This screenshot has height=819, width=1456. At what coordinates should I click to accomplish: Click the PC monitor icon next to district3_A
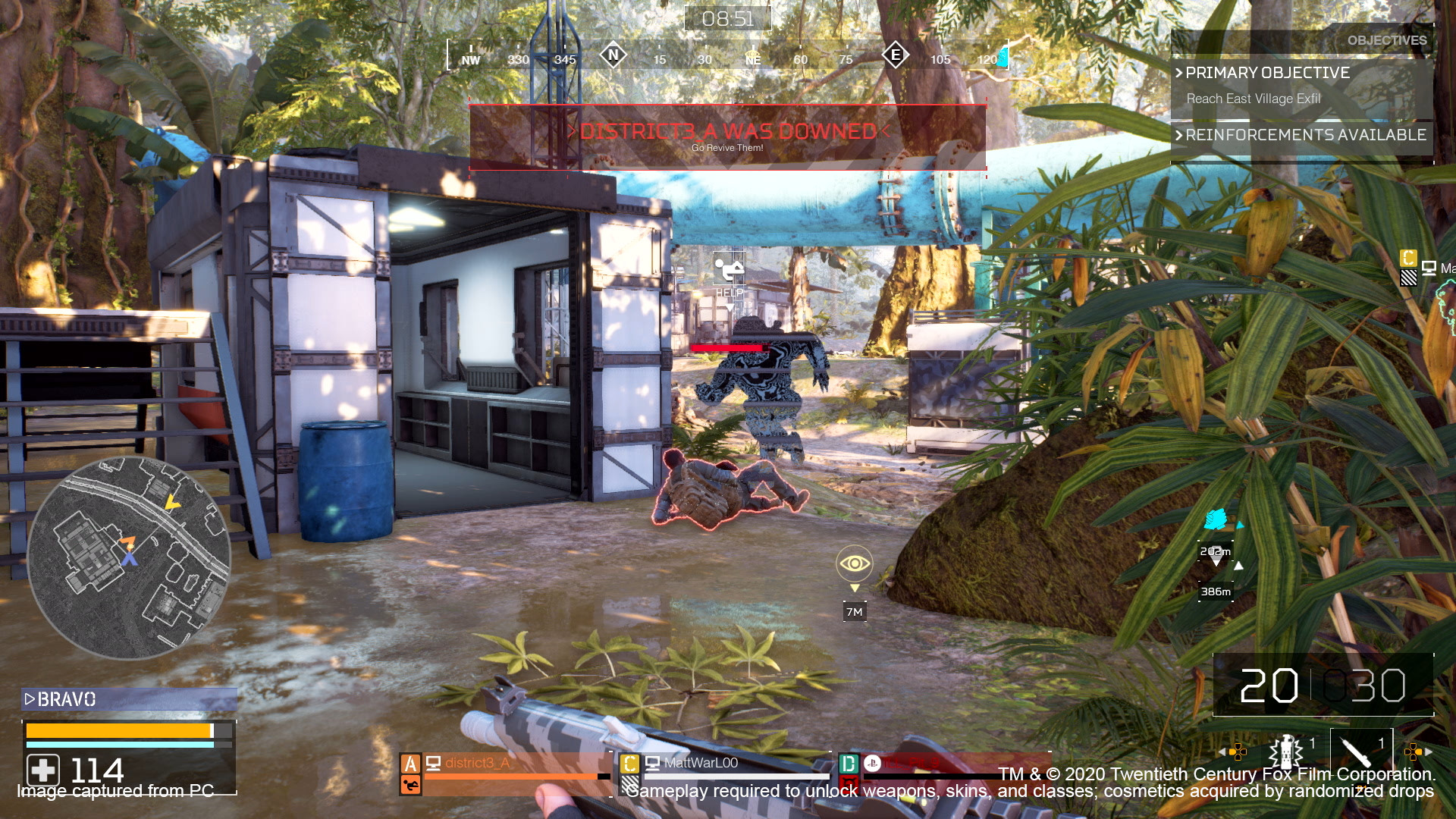(x=434, y=764)
